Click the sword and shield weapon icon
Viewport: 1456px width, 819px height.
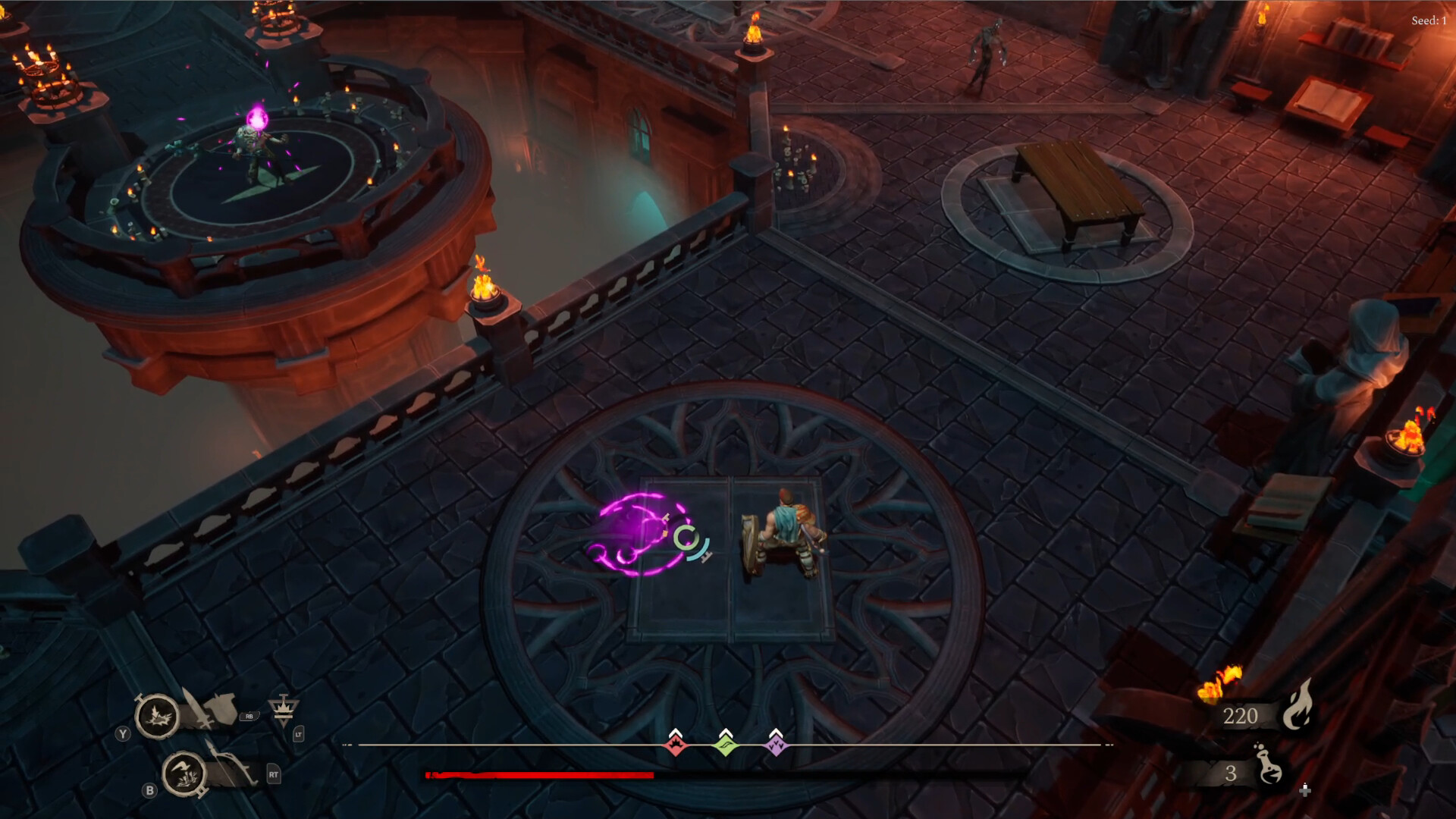point(210,708)
